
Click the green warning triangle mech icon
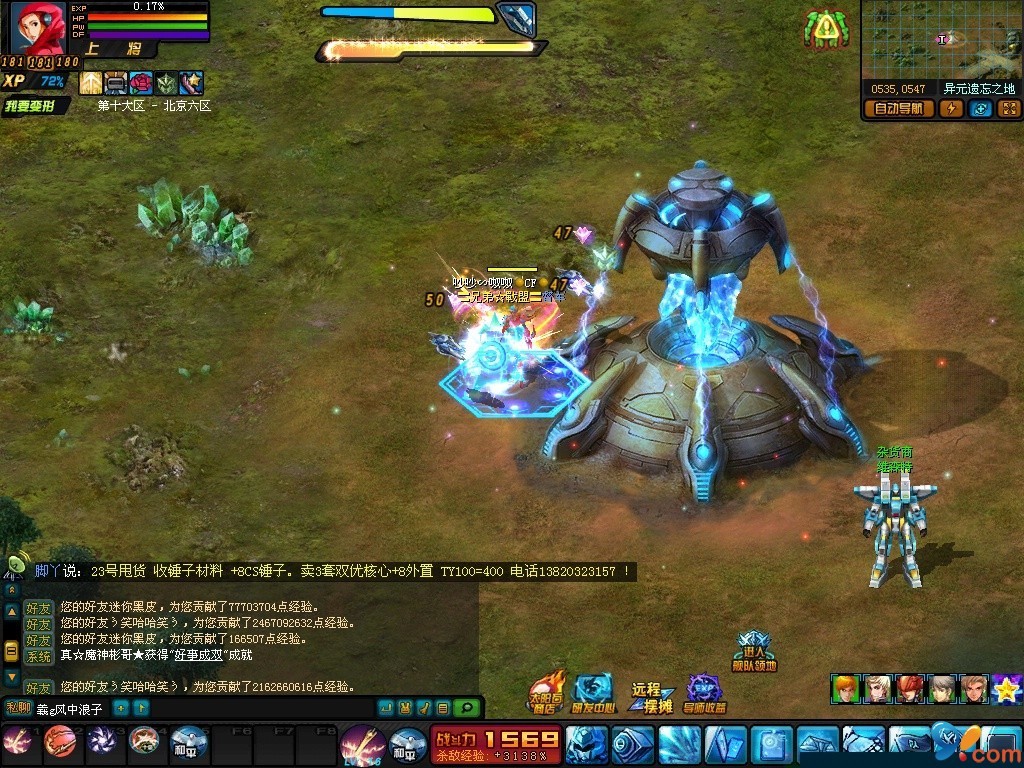pyautogui.click(x=823, y=29)
